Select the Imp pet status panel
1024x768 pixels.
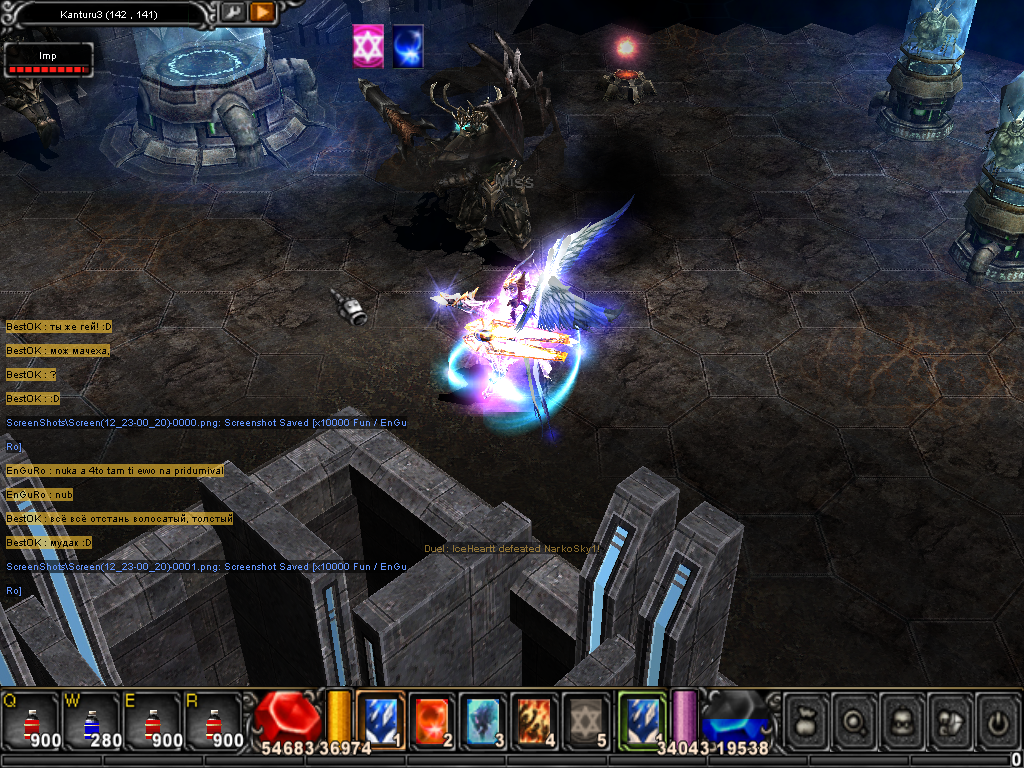click(x=47, y=61)
